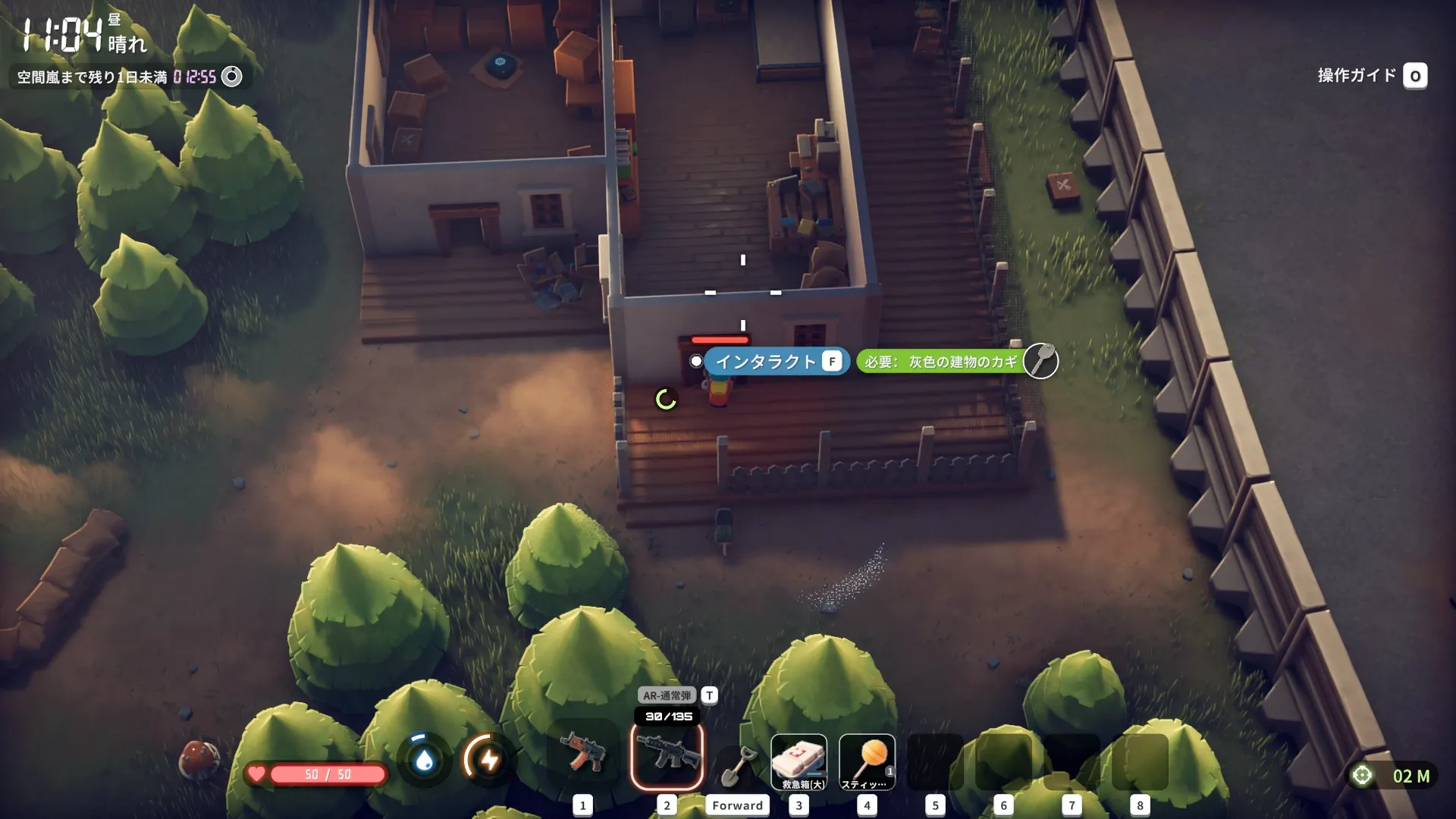Click the green crosshair distance indicator
Screen dimensions: 1456x819
click(x=1394, y=776)
